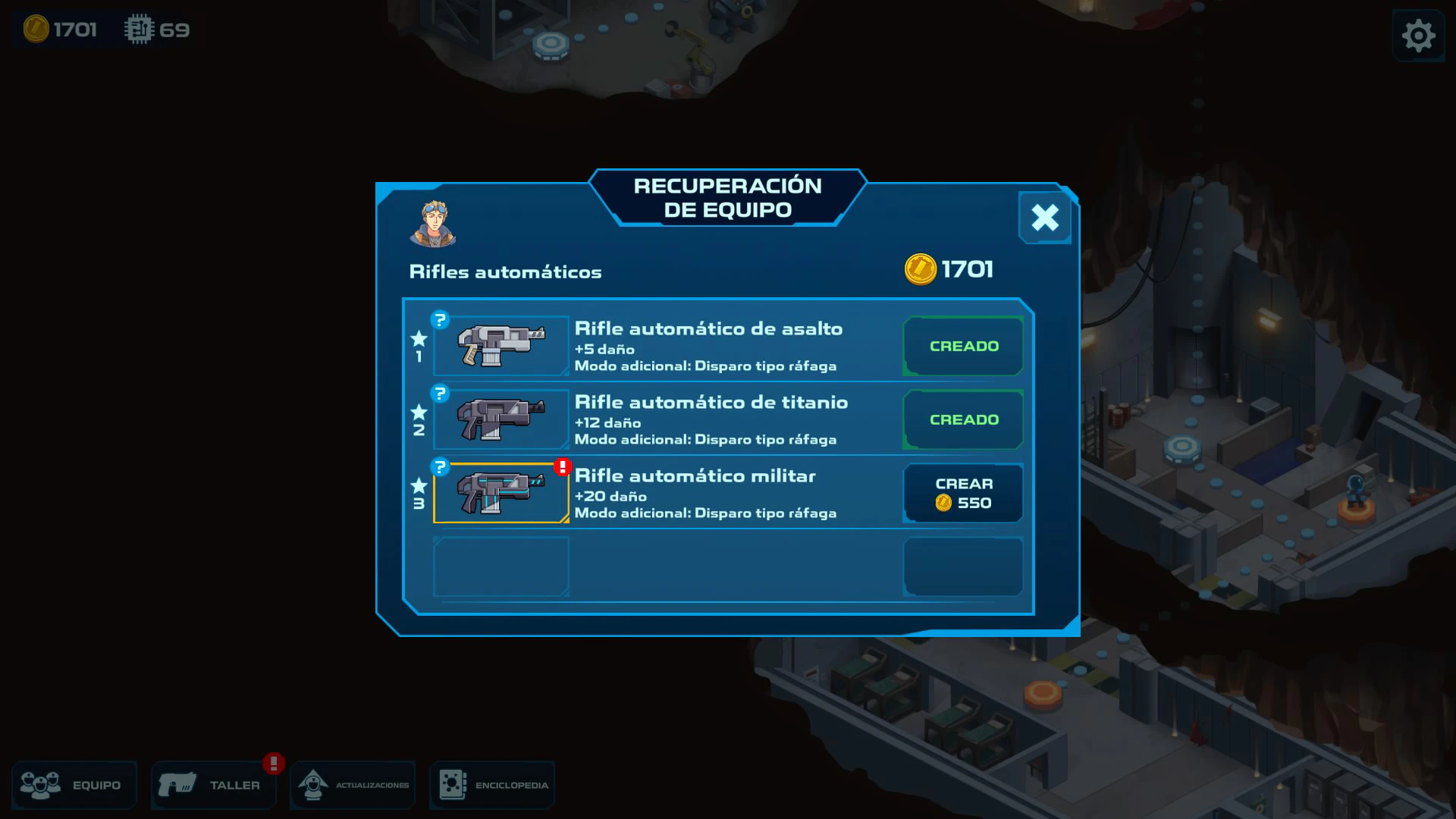The height and width of the screenshot is (819, 1456).
Task: Open the Enciclopedia
Action: [x=492, y=785]
